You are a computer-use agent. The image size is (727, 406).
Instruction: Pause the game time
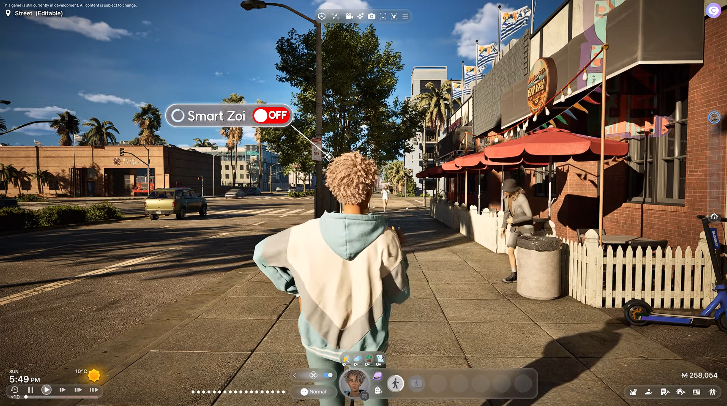(32, 390)
